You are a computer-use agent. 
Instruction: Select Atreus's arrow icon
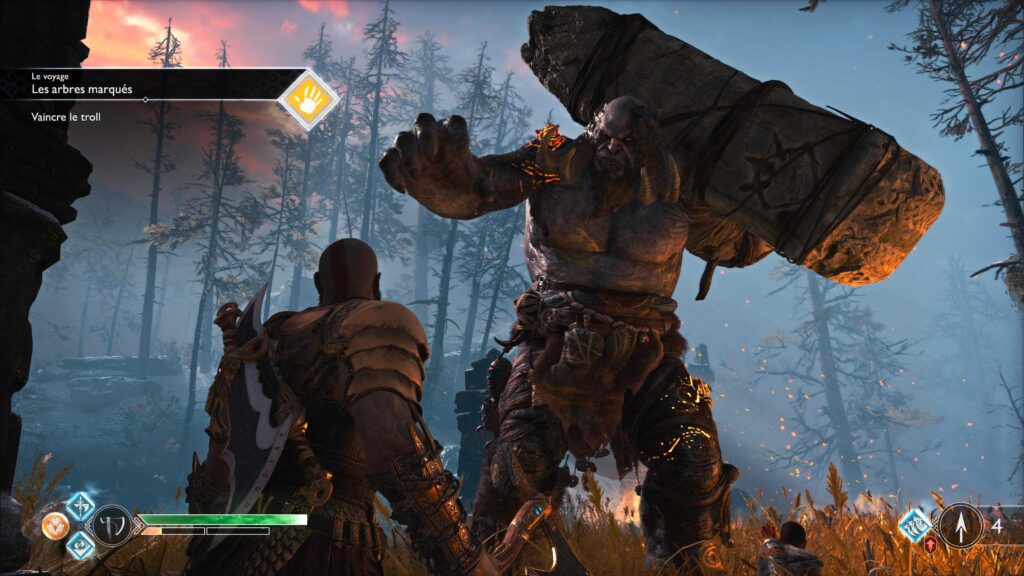(x=961, y=524)
